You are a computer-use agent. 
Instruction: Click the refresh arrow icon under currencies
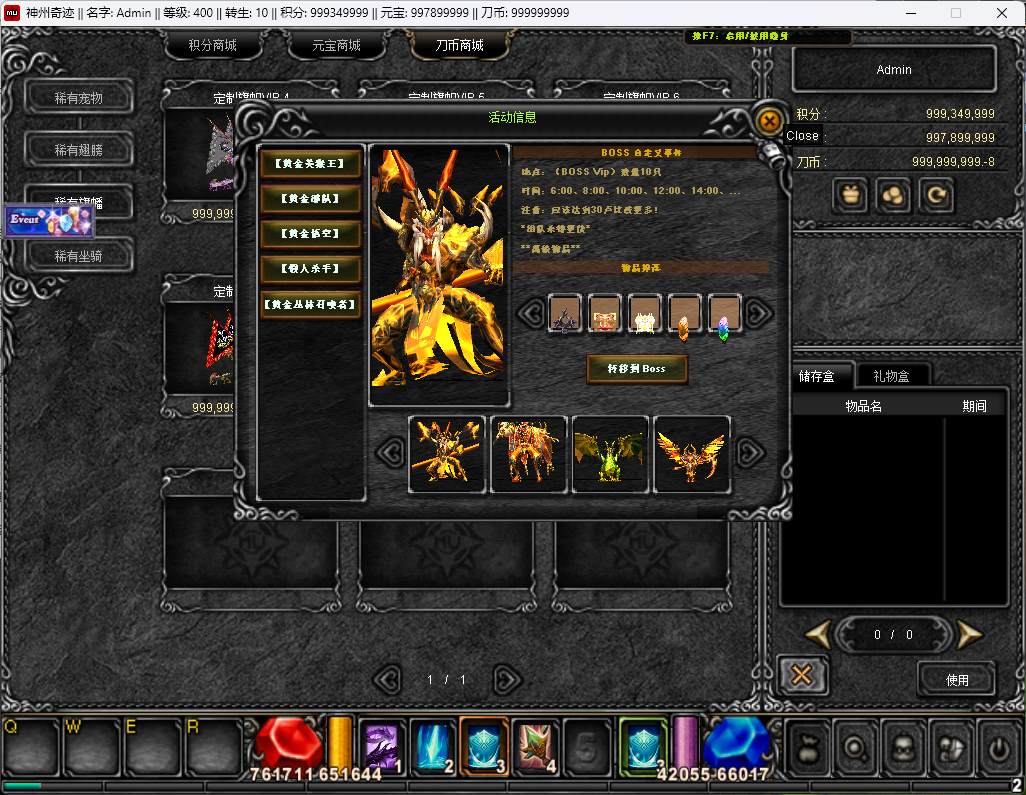[x=937, y=195]
